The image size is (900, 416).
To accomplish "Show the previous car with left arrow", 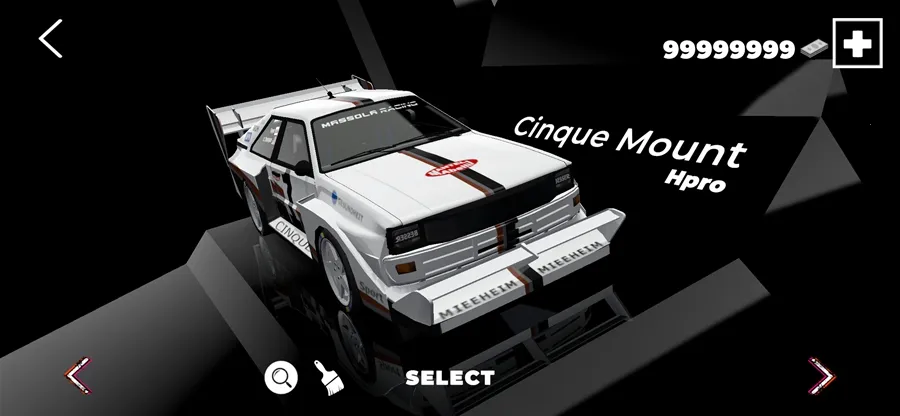I will 78,376.
